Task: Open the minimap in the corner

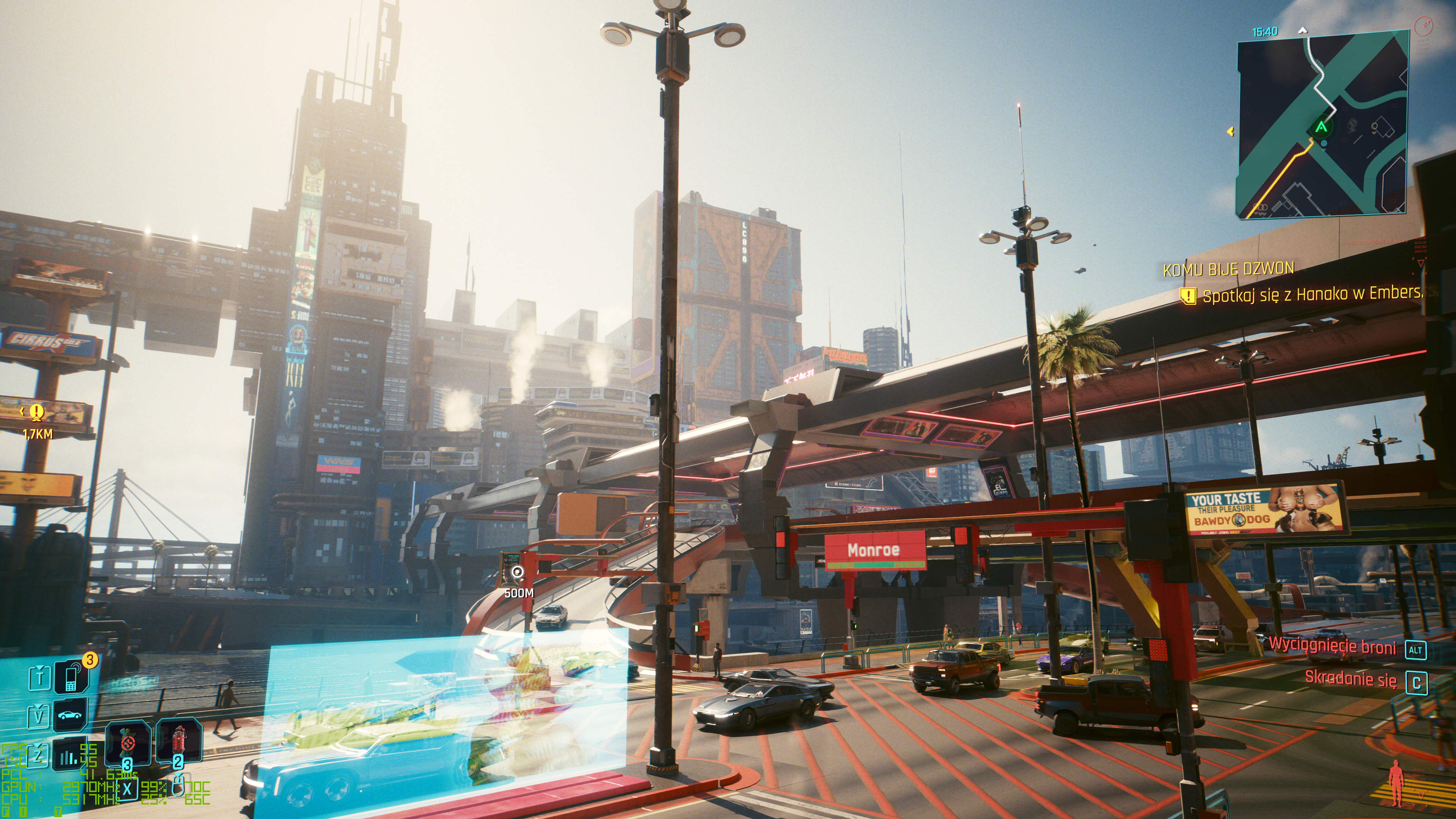Action: (x=1321, y=124)
